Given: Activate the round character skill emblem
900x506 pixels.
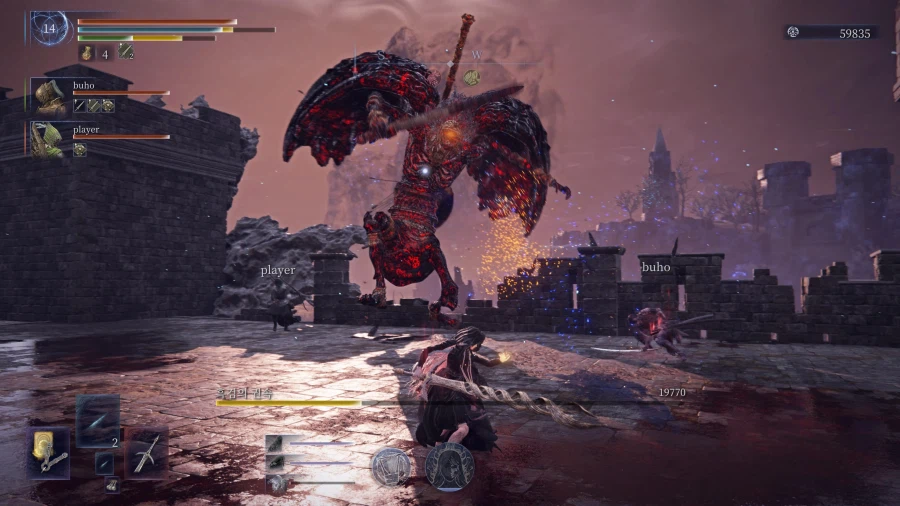Looking at the screenshot, I should (389, 466).
